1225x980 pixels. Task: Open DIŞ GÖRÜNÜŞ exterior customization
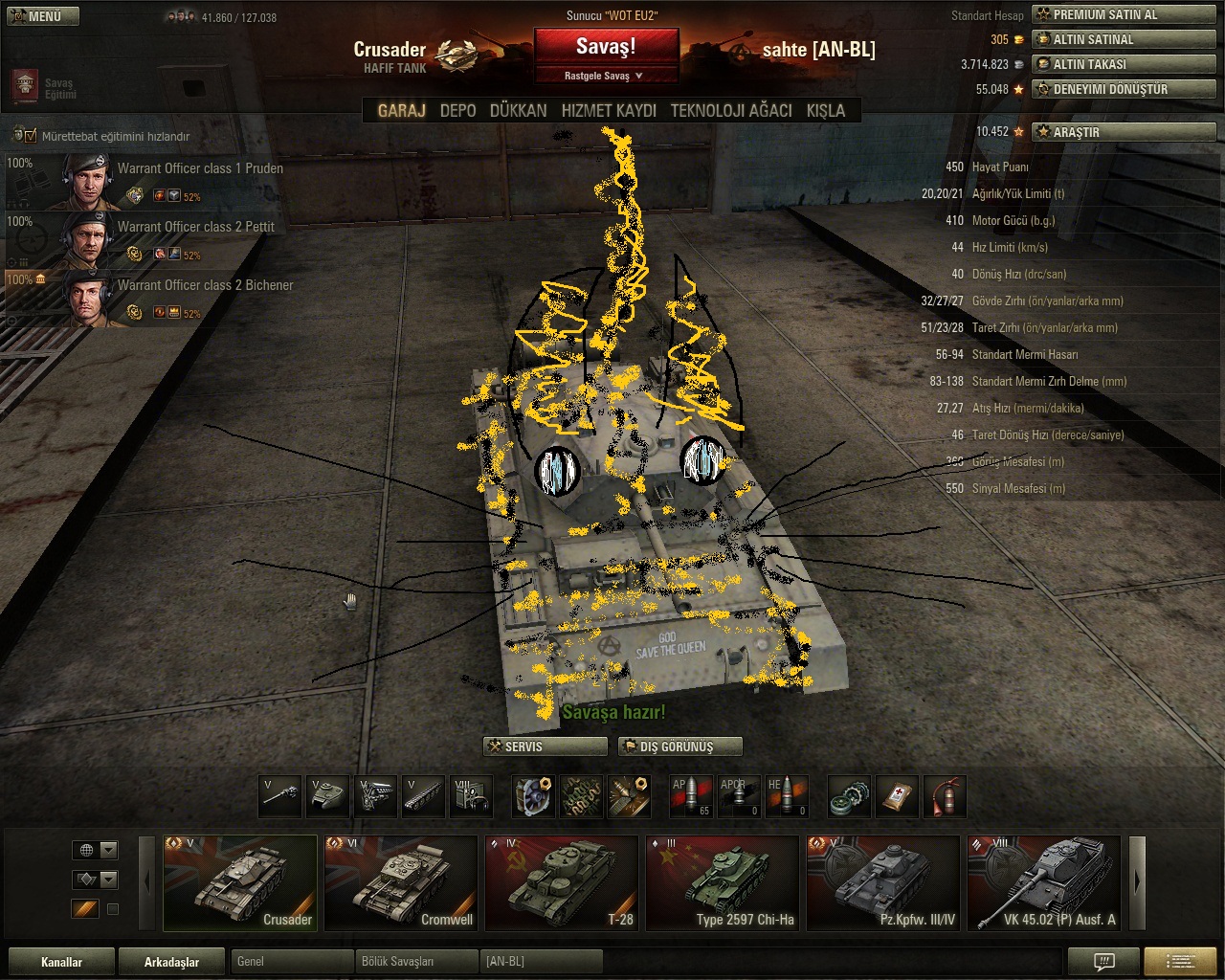pos(679,746)
